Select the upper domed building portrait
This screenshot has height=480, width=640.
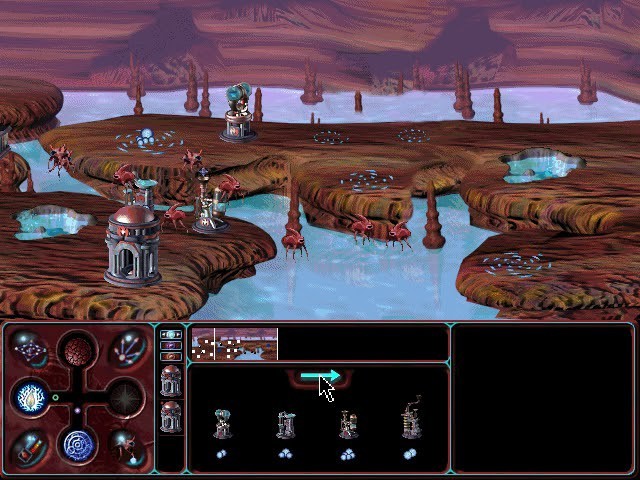click(x=170, y=381)
